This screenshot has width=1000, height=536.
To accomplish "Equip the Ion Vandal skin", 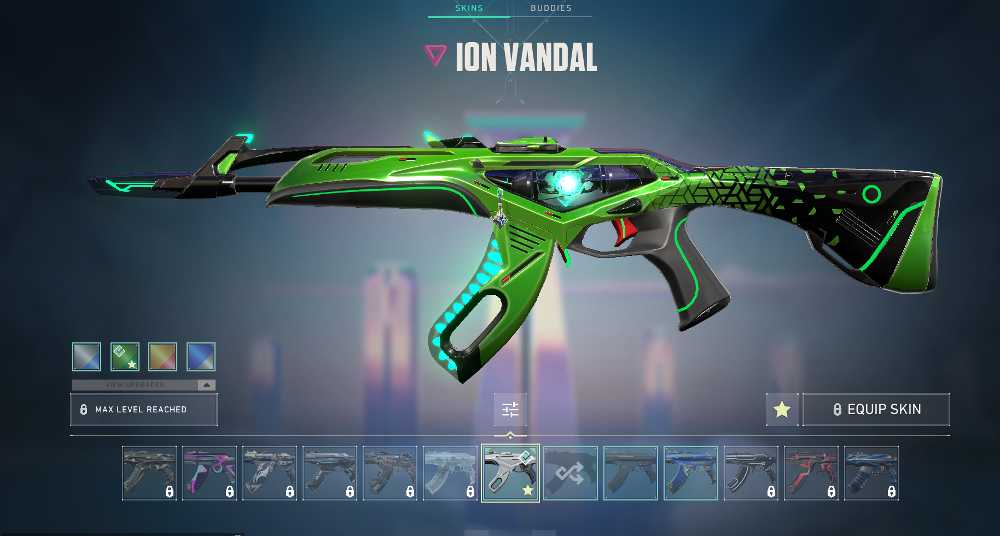I will click(876, 409).
